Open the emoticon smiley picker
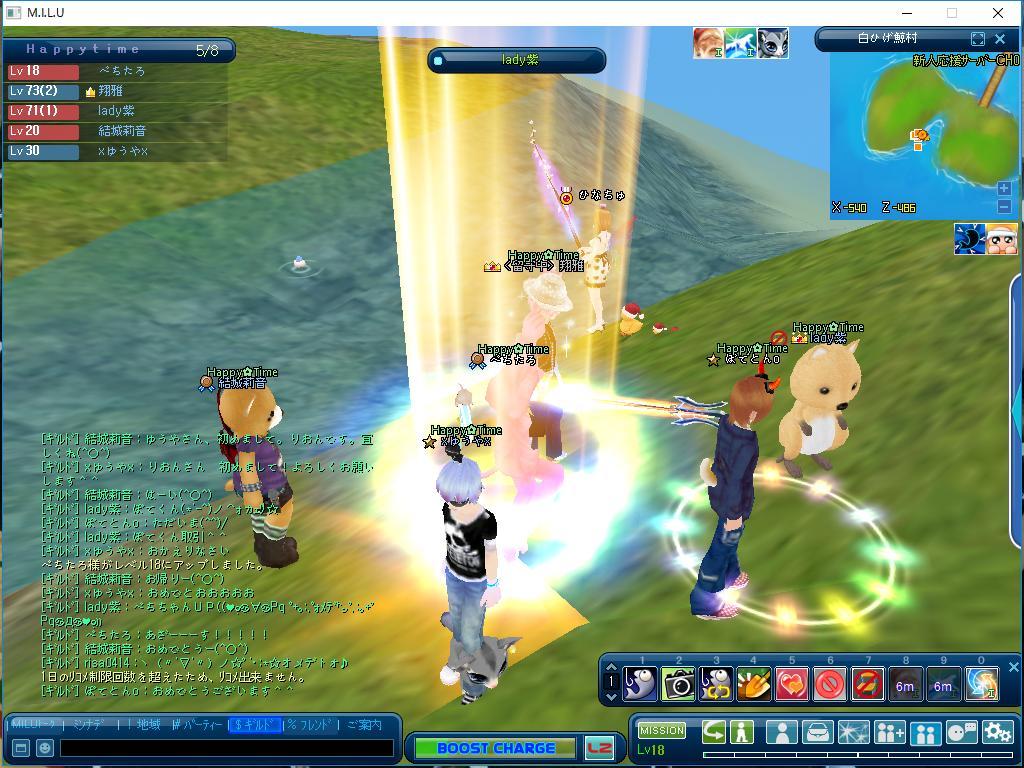This screenshot has height=768, width=1024. click(44, 748)
